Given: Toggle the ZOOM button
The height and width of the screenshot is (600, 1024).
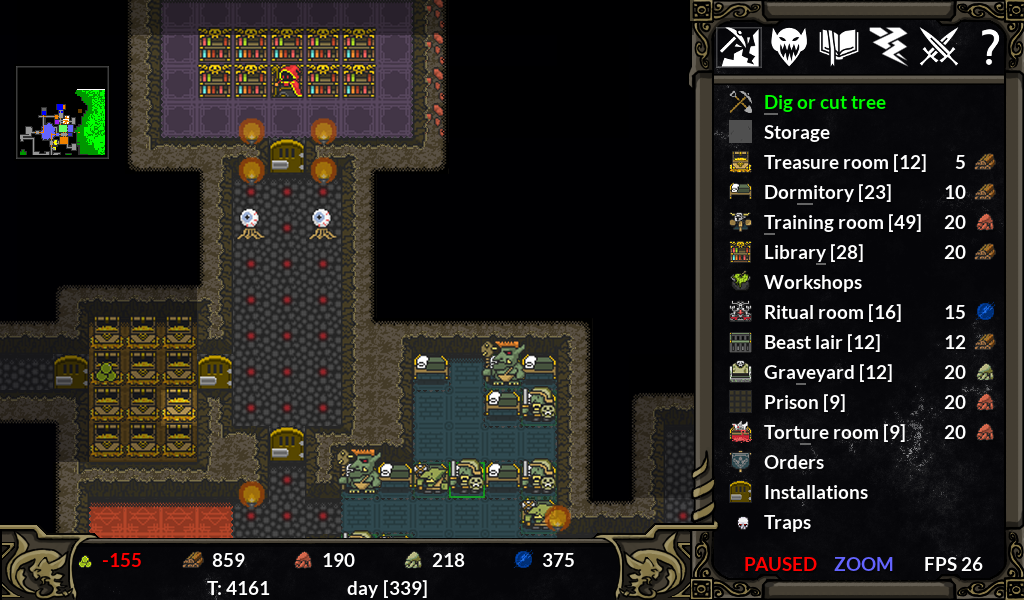Looking at the screenshot, I should (x=863, y=564).
